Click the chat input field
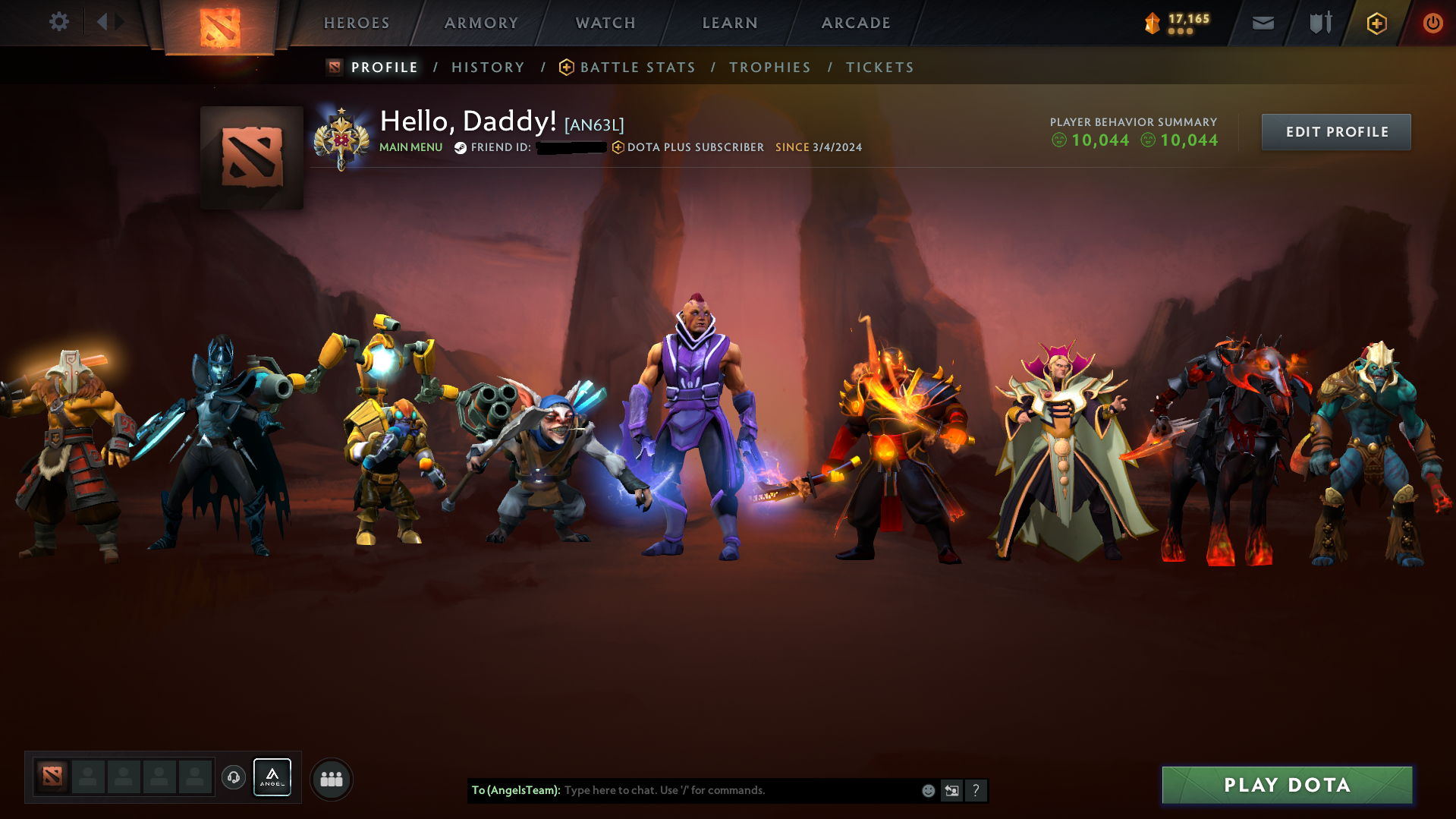 [721, 790]
